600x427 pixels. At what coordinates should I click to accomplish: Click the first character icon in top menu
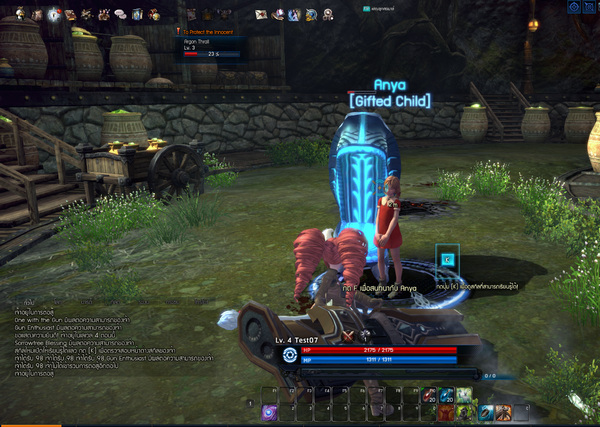tap(20, 14)
